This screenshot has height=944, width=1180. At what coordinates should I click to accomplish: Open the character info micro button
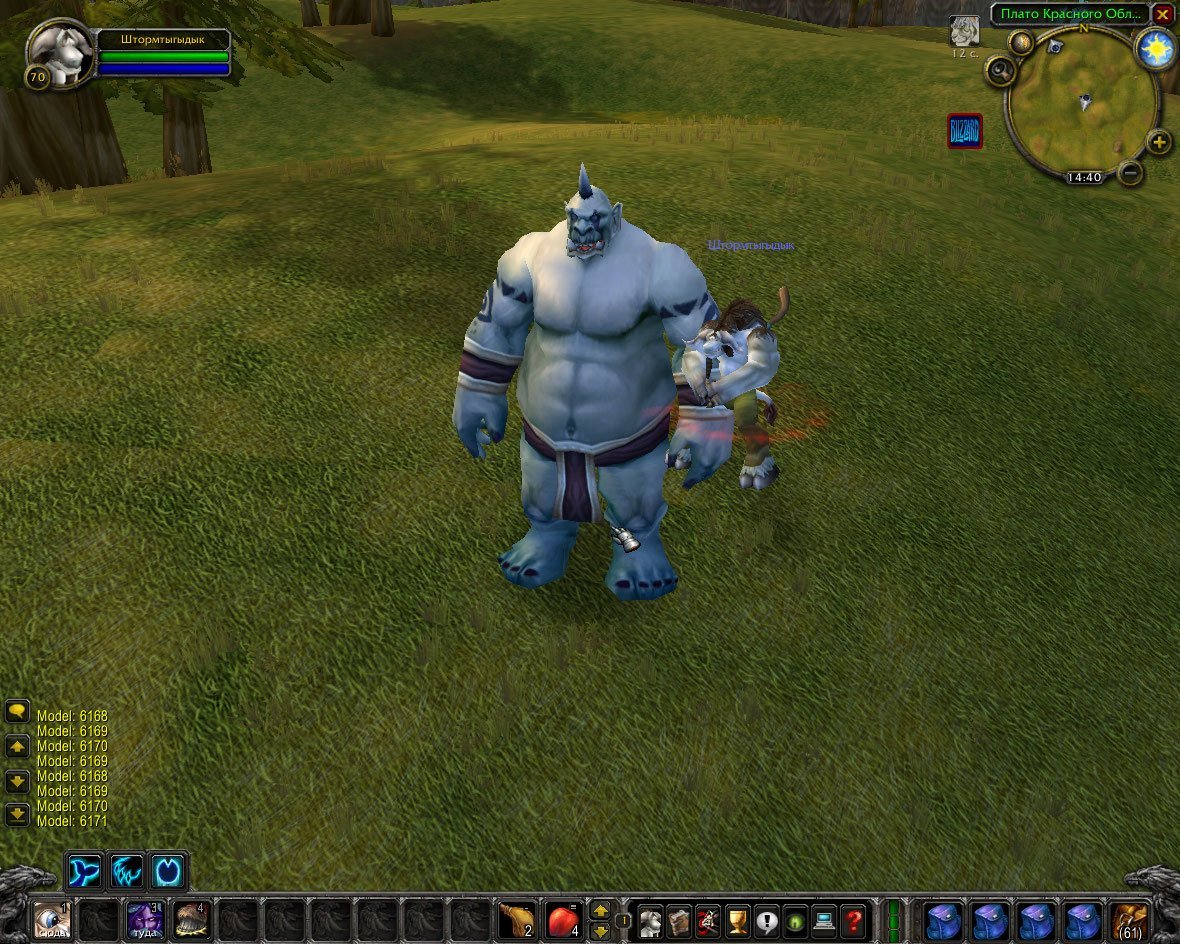click(x=651, y=919)
